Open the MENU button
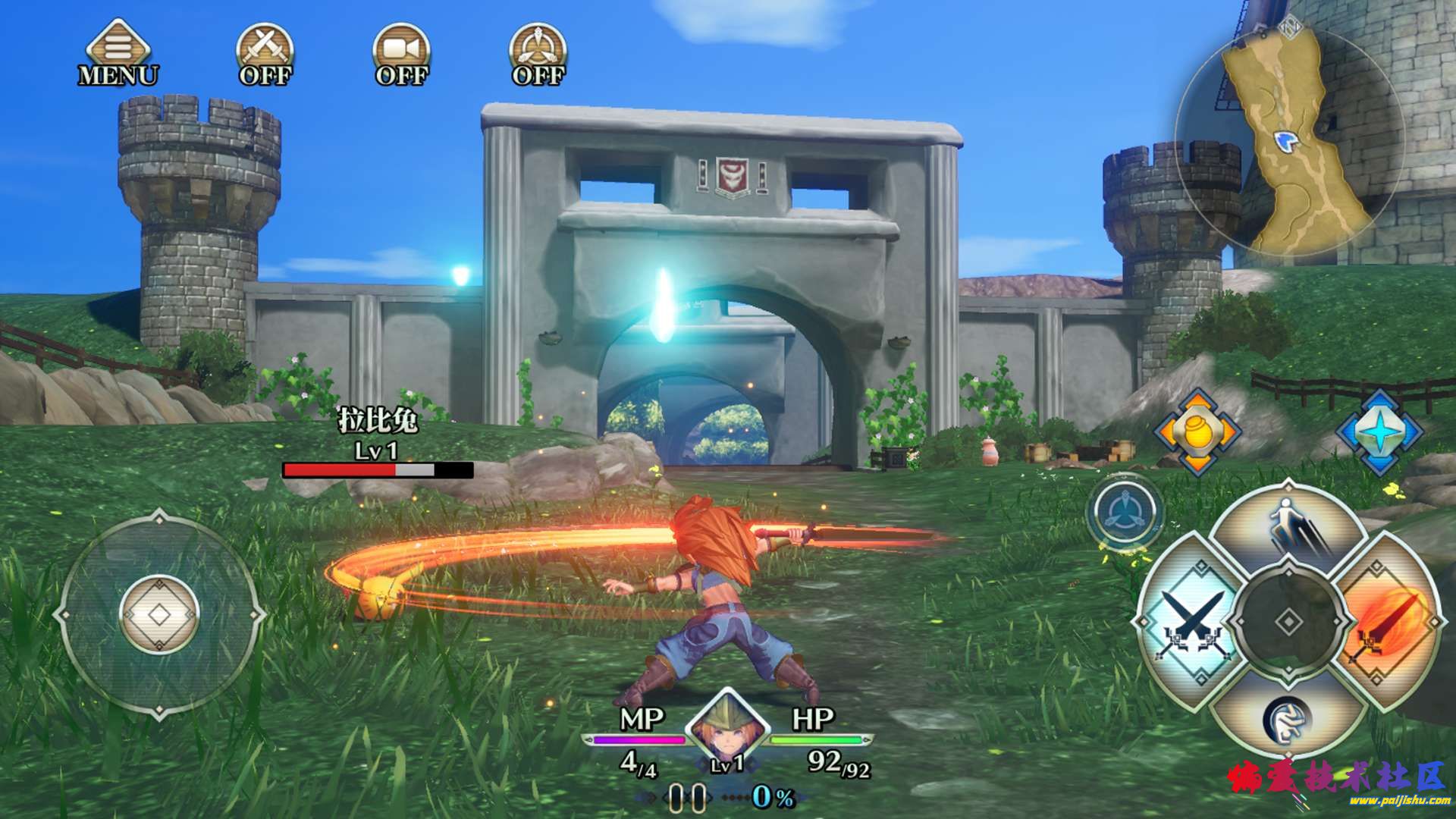Image resolution: width=1456 pixels, height=819 pixels. [118, 52]
